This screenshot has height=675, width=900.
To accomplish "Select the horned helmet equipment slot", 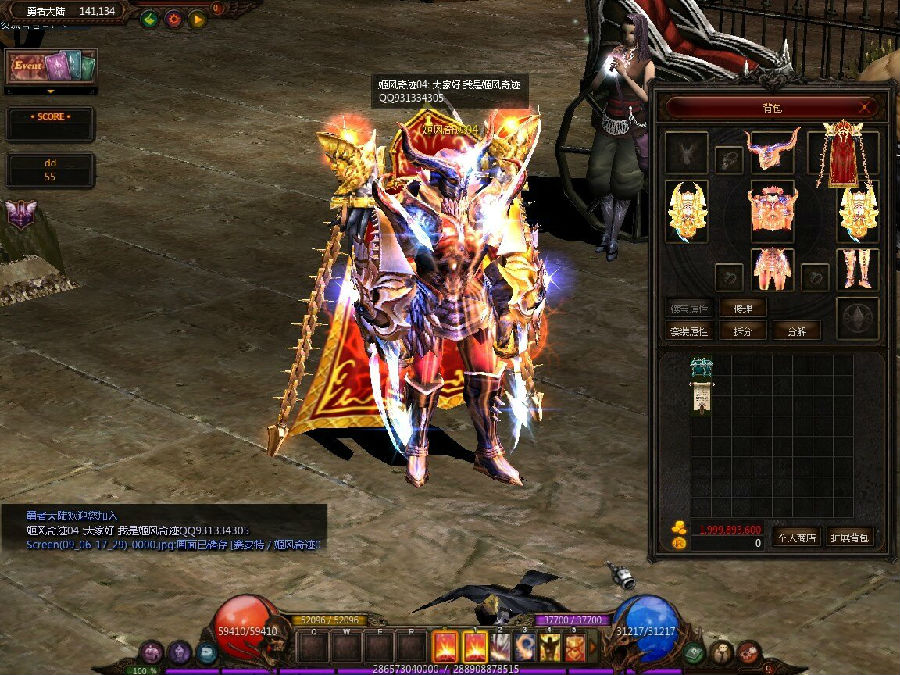I will click(772, 152).
